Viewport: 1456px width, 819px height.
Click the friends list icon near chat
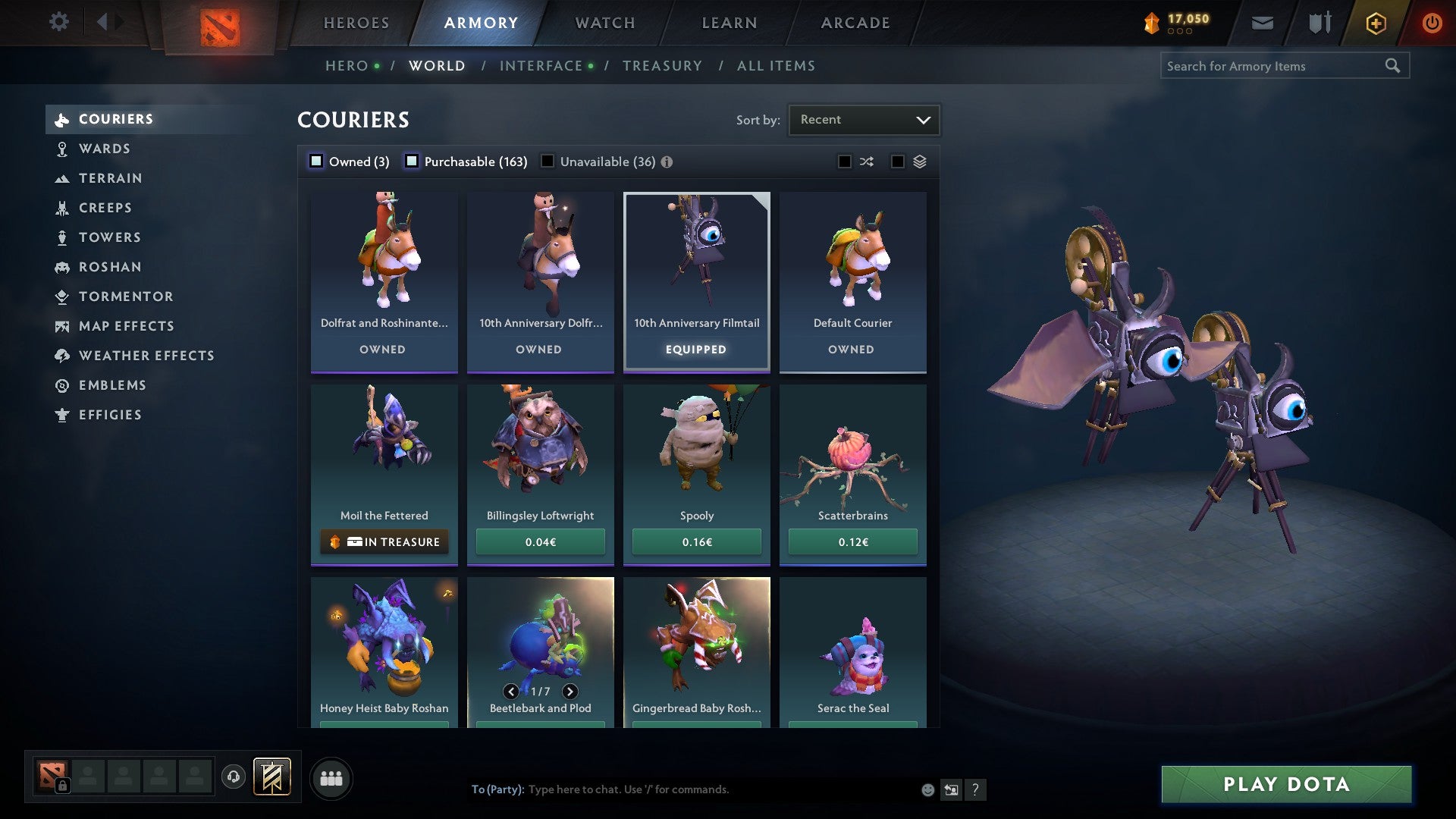pyautogui.click(x=331, y=777)
